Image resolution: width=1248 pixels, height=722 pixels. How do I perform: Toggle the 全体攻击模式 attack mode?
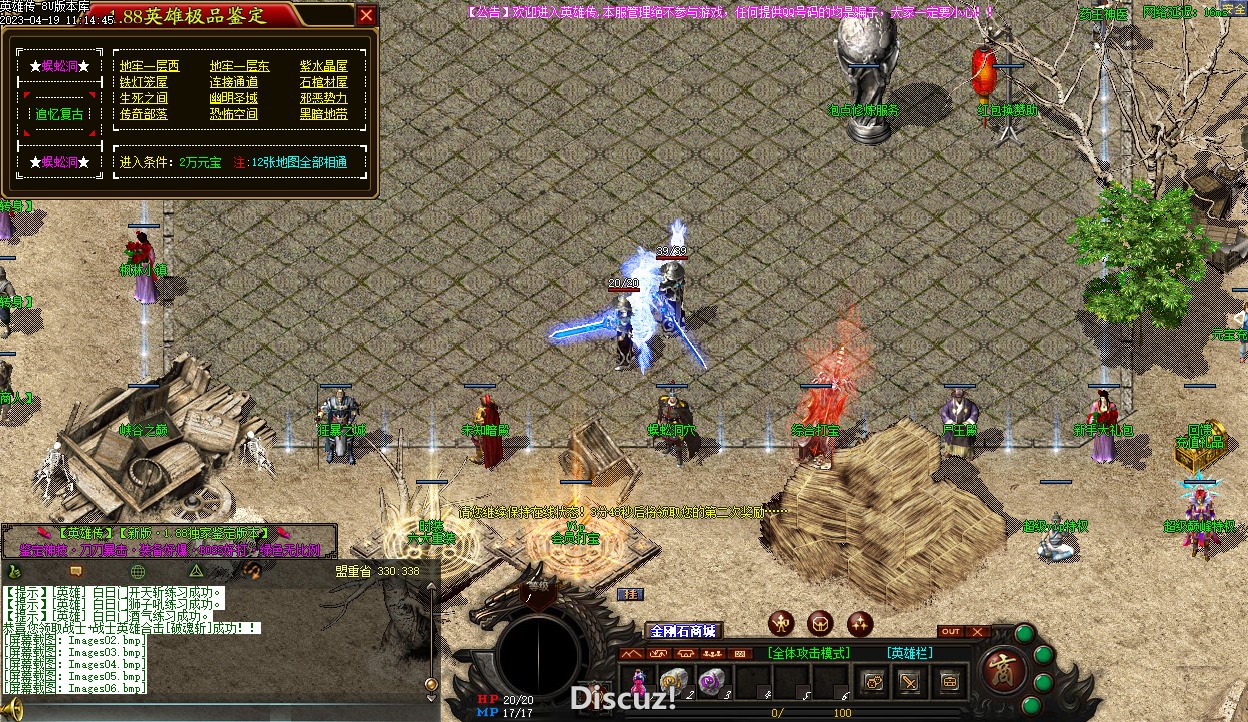[x=809, y=653]
